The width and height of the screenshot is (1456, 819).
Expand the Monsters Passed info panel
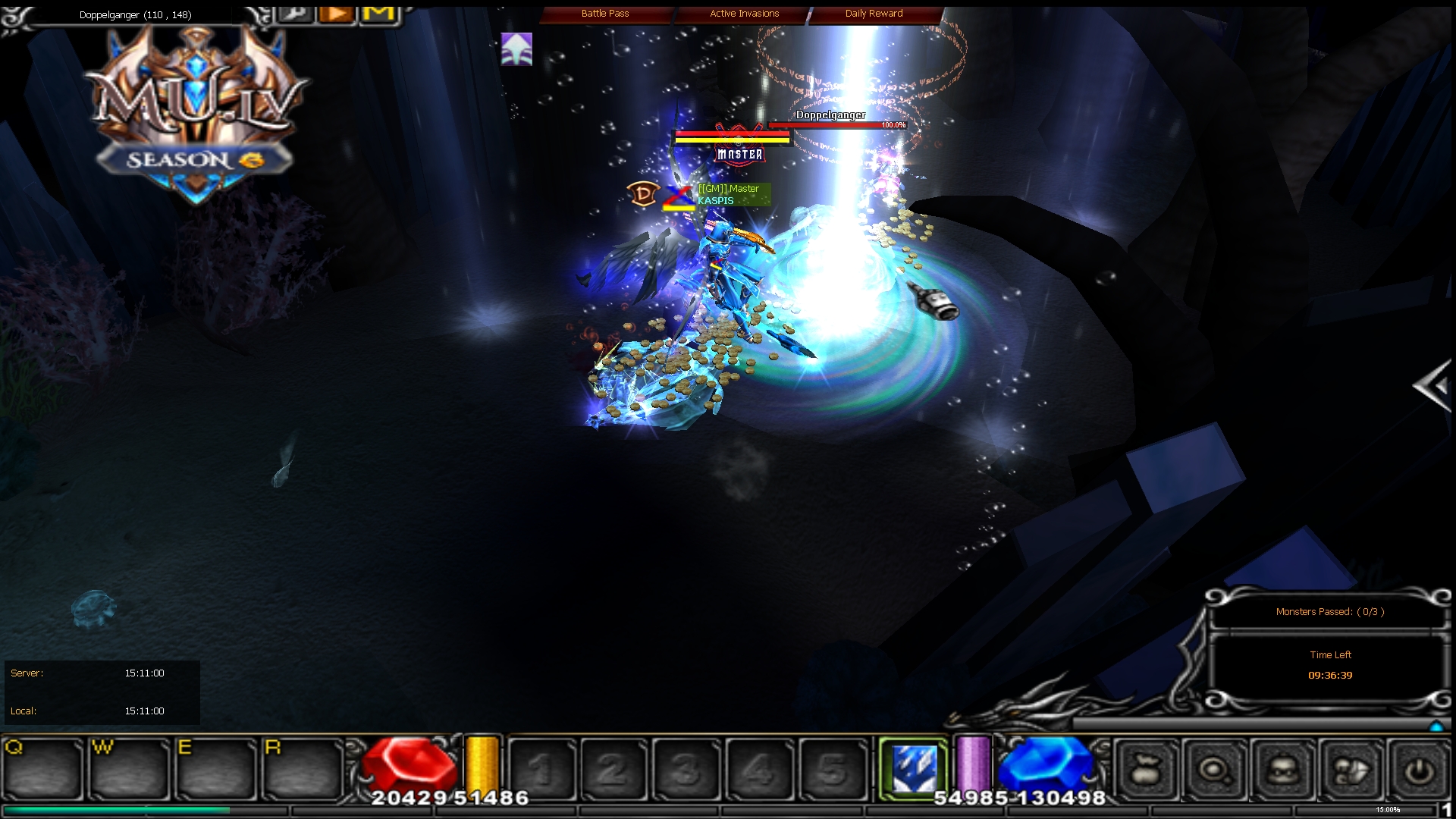(x=1329, y=612)
